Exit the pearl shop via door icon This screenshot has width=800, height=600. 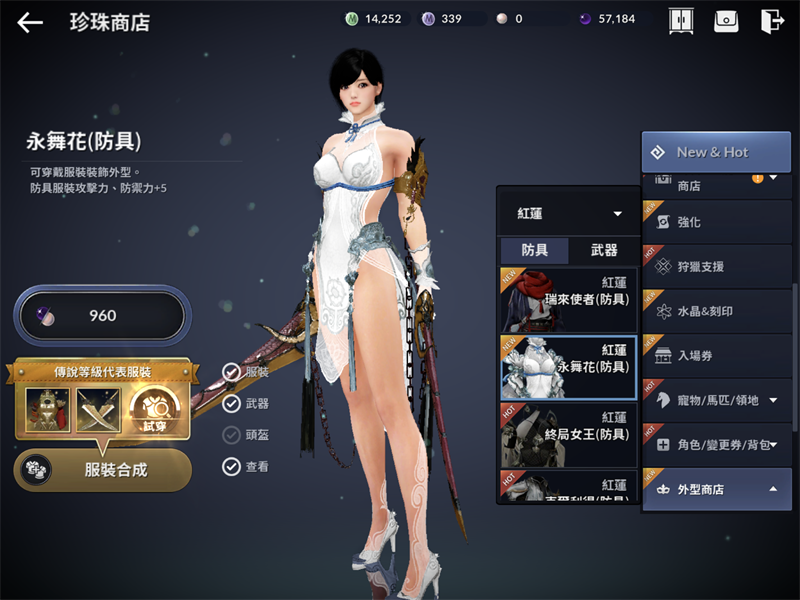(x=771, y=21)
